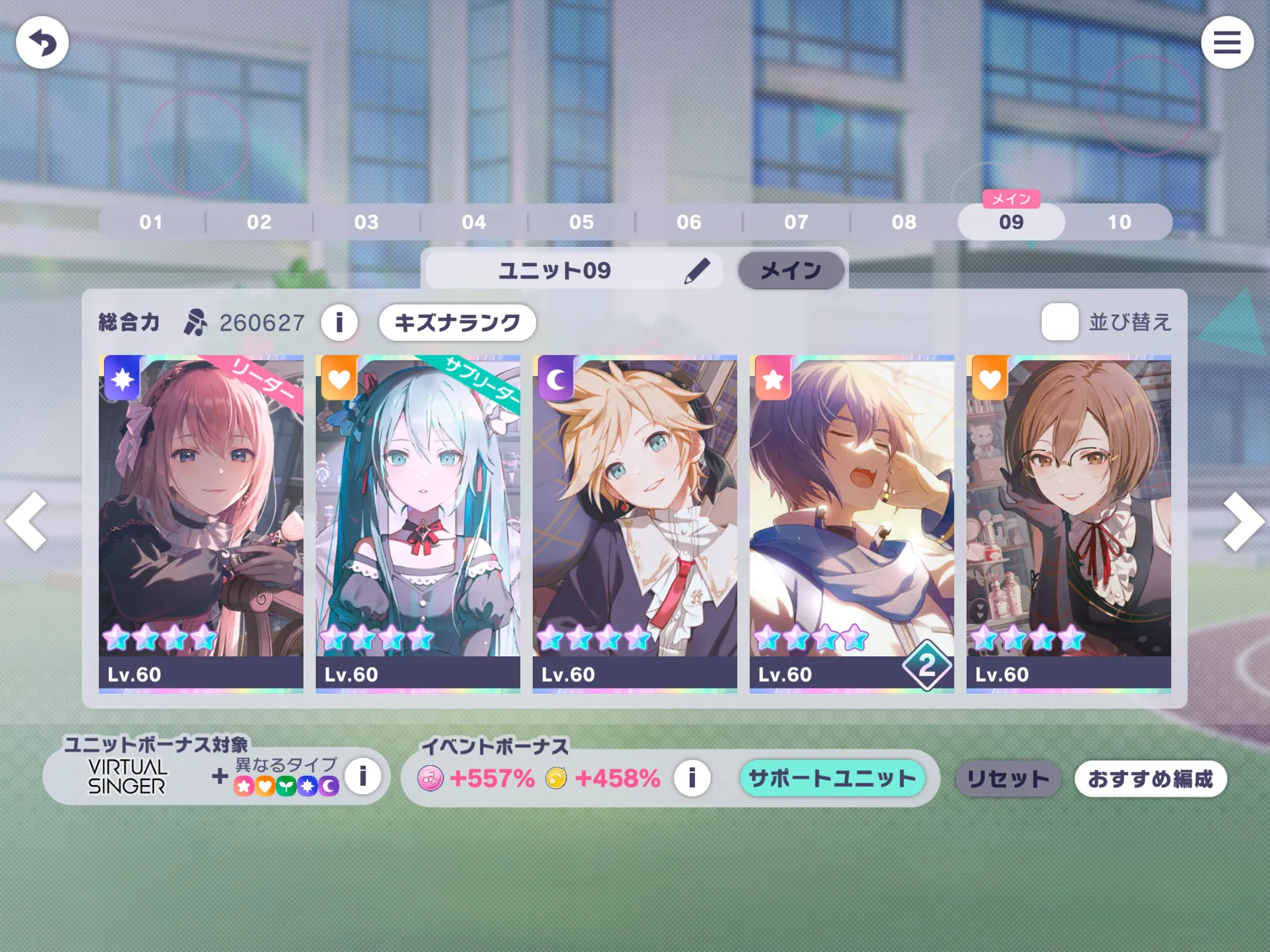Open the サポートユニット screen

click(x=832, y=779)
